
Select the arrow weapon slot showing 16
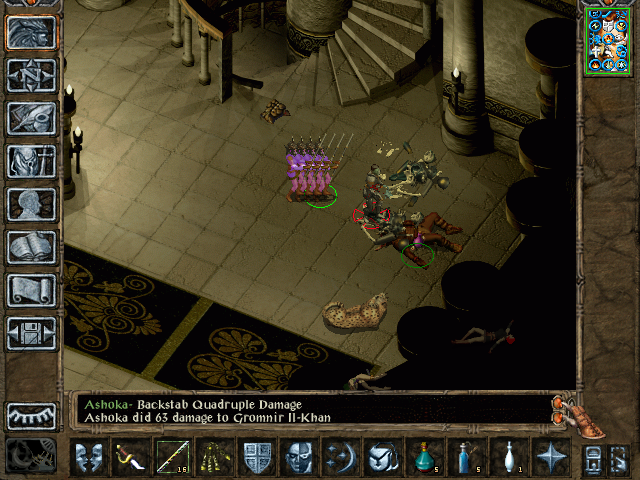click(172, 457)
